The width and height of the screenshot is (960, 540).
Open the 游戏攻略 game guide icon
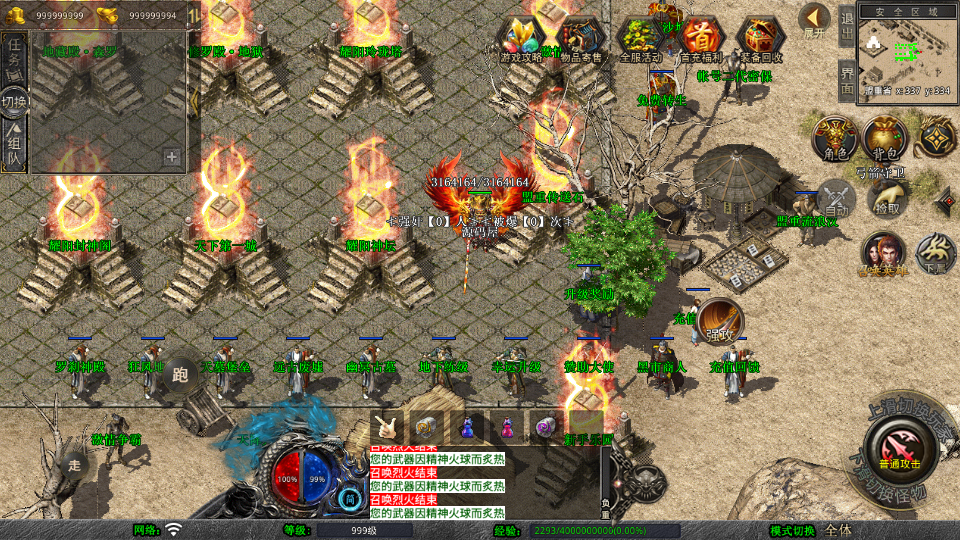521,40
